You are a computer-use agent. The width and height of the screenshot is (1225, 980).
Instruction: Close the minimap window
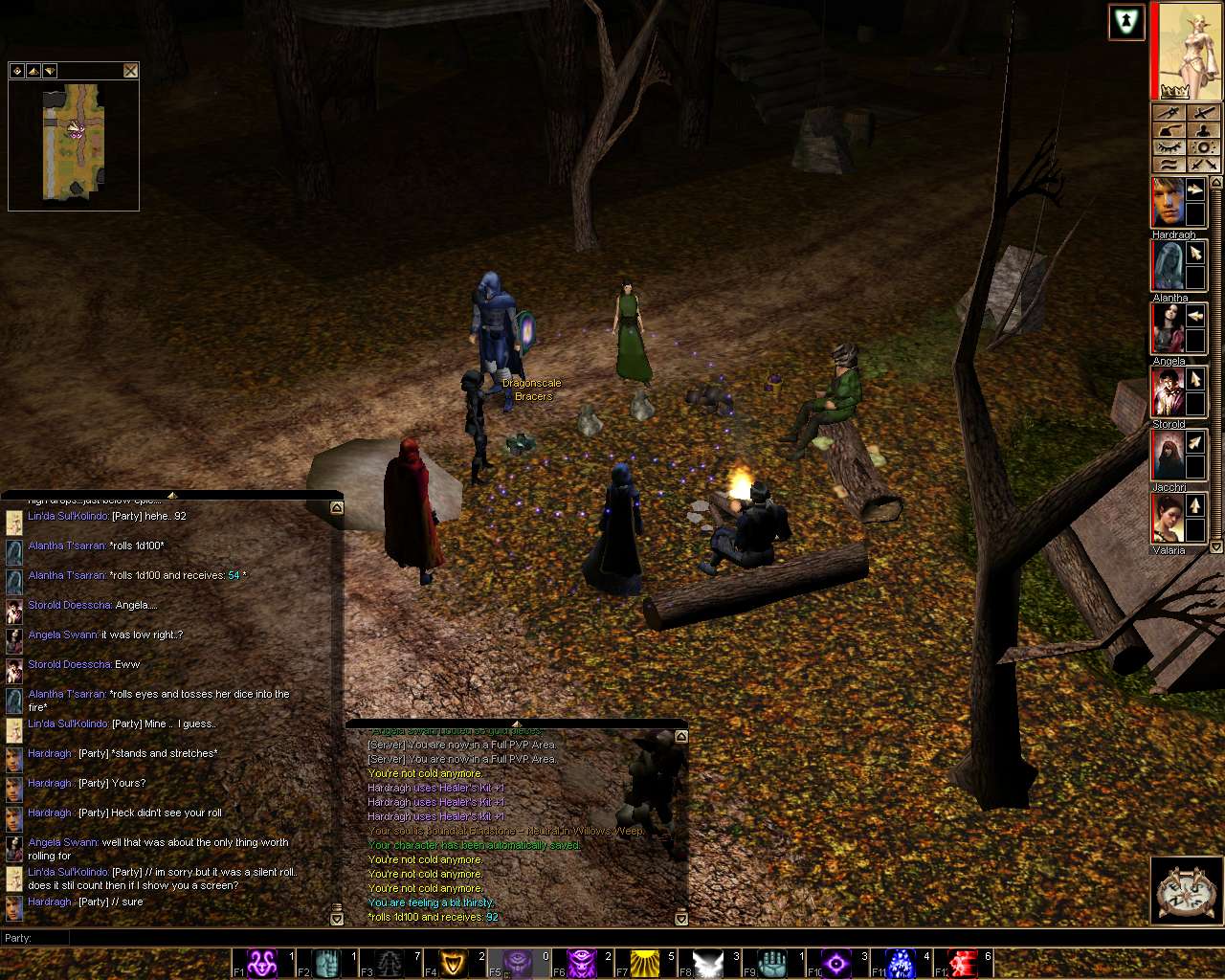tap(131, 71)
